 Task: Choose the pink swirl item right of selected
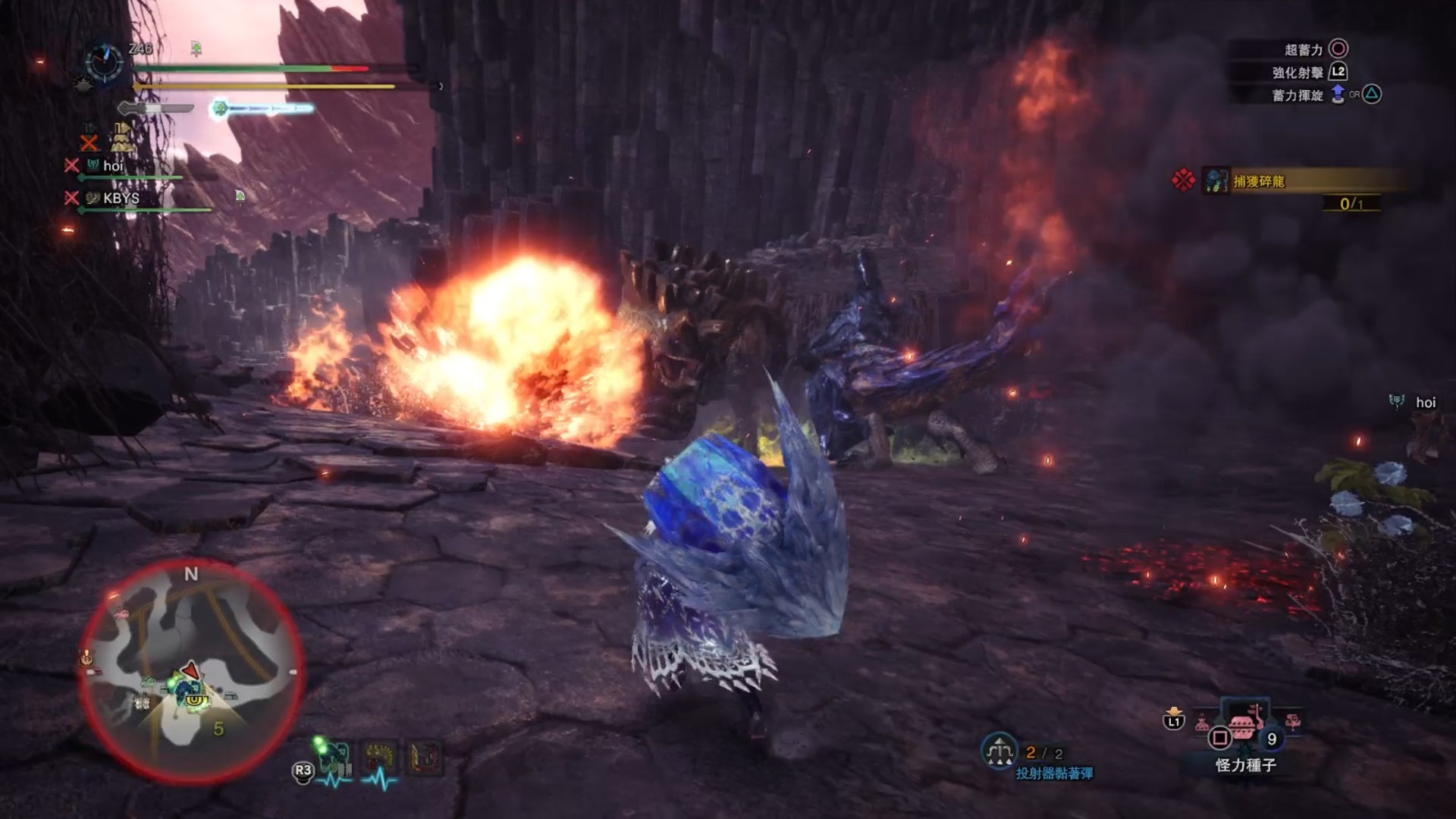(1293, 721)
